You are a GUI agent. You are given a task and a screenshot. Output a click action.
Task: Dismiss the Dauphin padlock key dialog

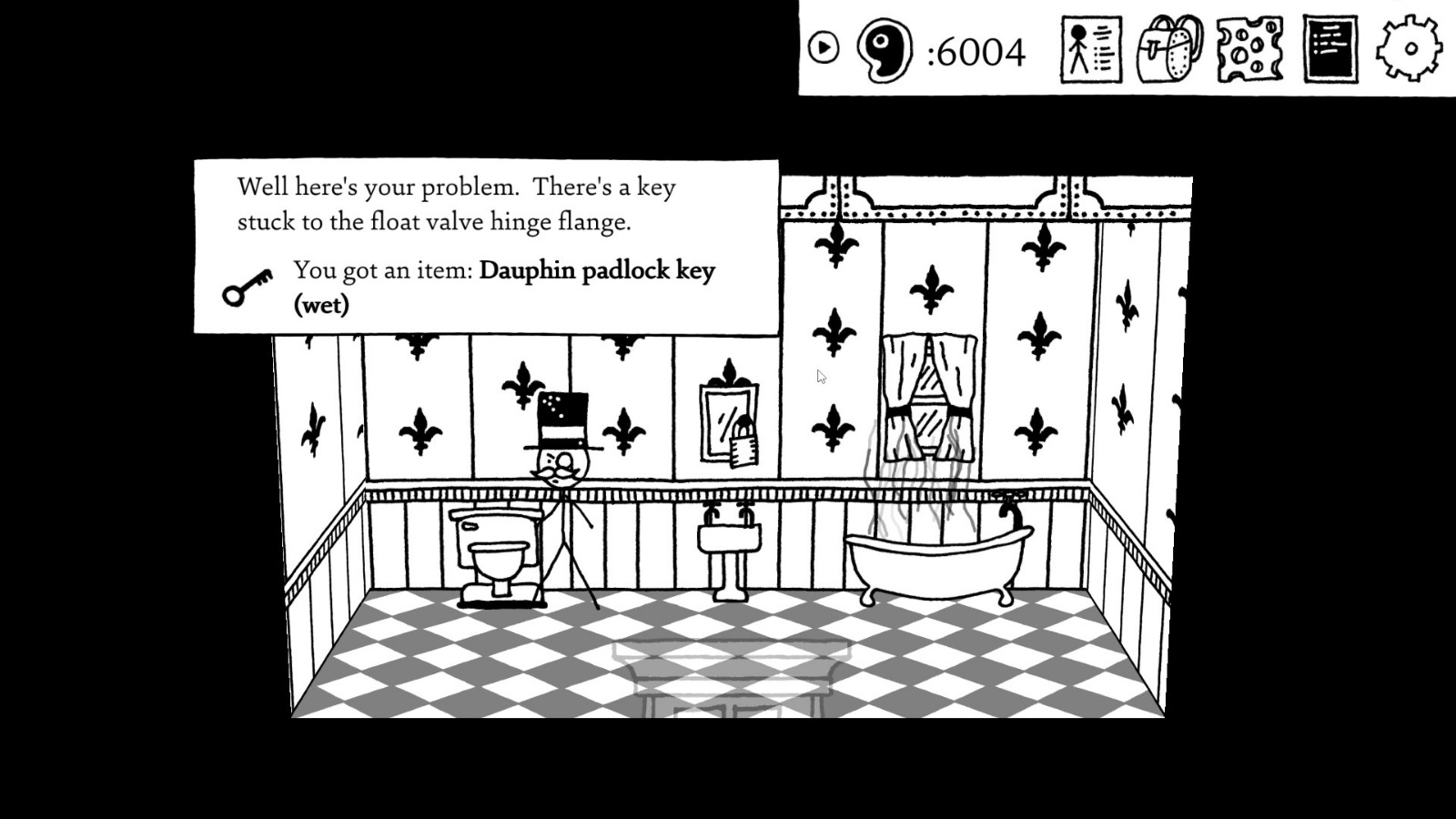point(482,246)
